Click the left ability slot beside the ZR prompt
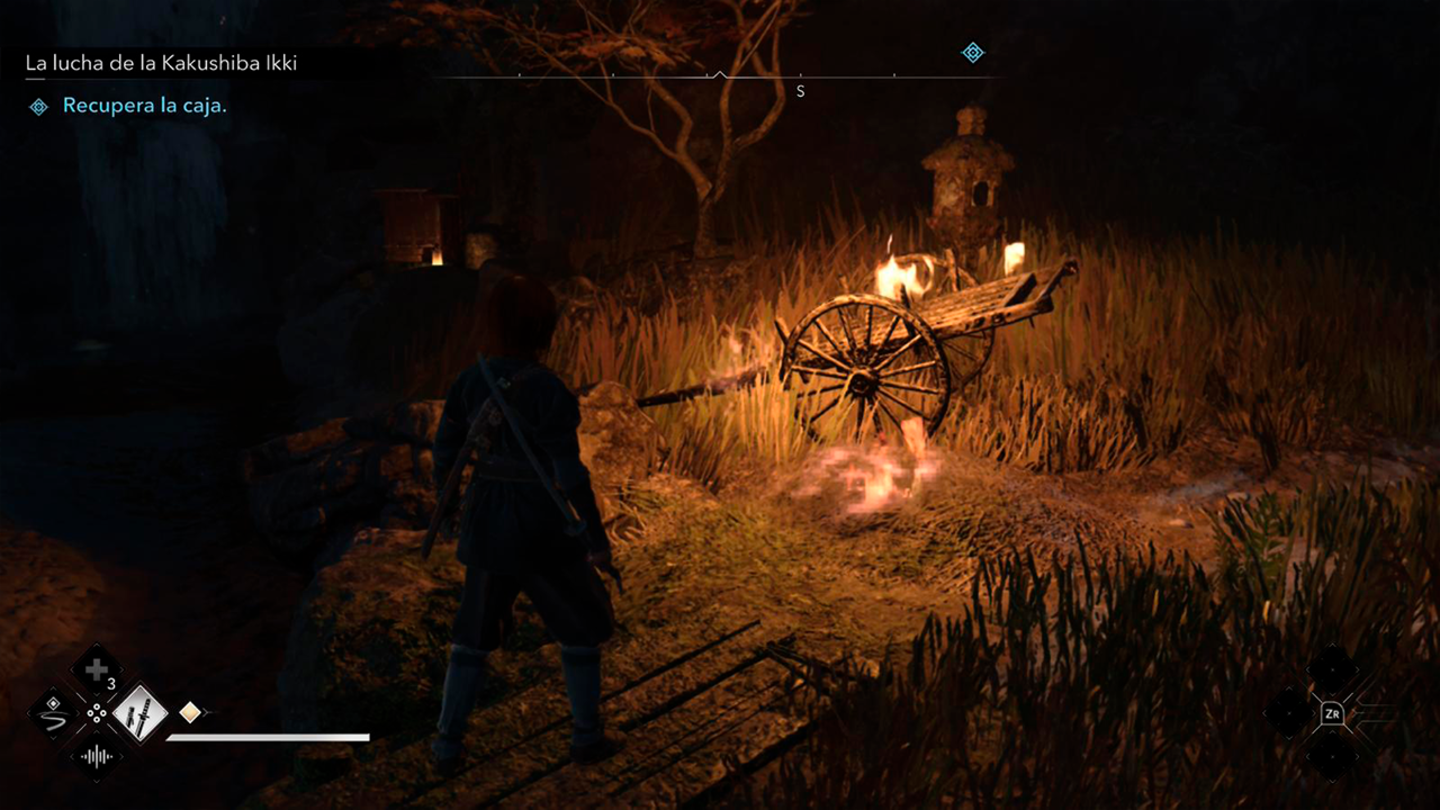 (1289, 714)
